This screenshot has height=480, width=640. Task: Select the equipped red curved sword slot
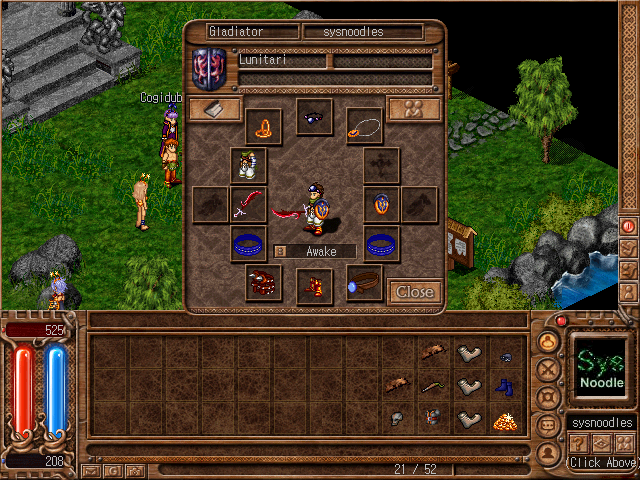click(248, 204)
